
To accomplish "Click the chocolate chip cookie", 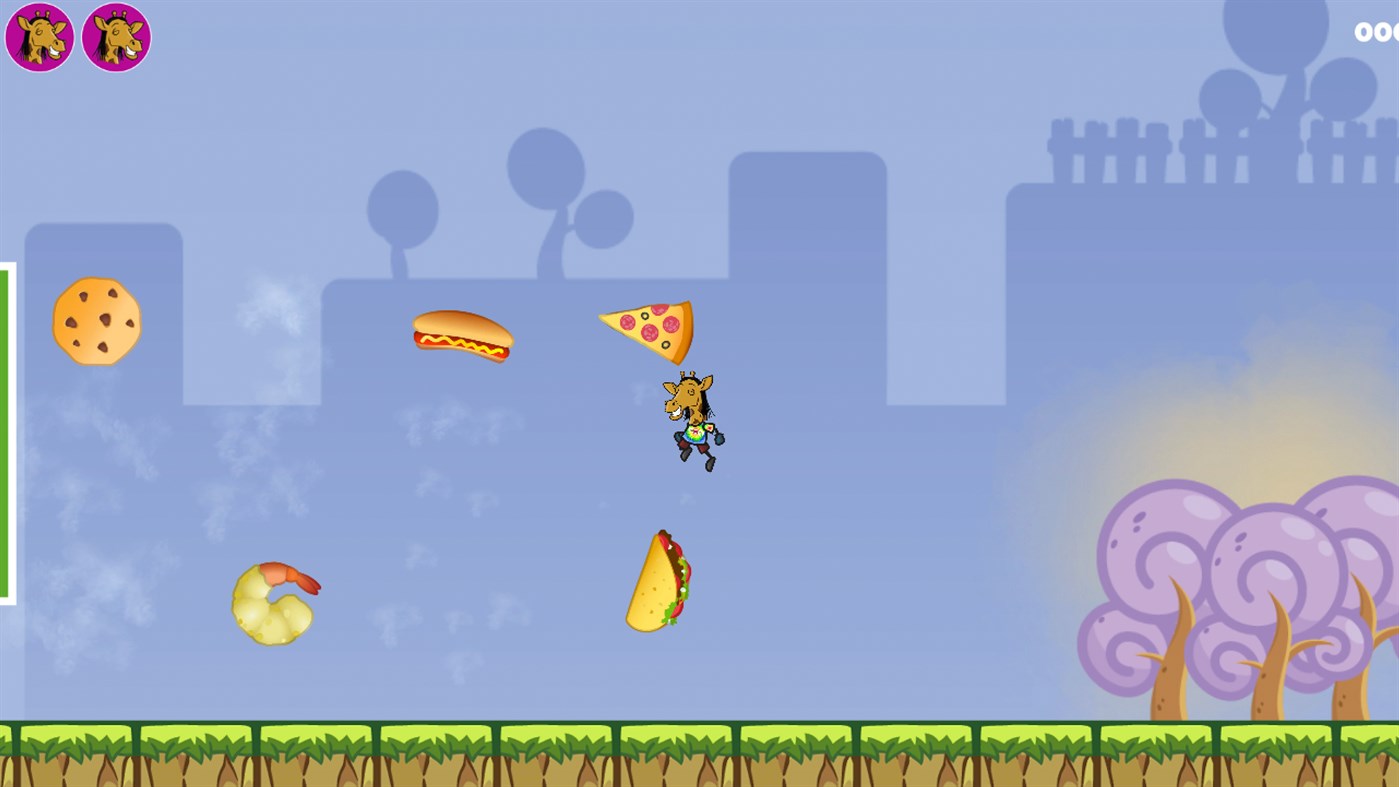I will click(x=97, y=320).
